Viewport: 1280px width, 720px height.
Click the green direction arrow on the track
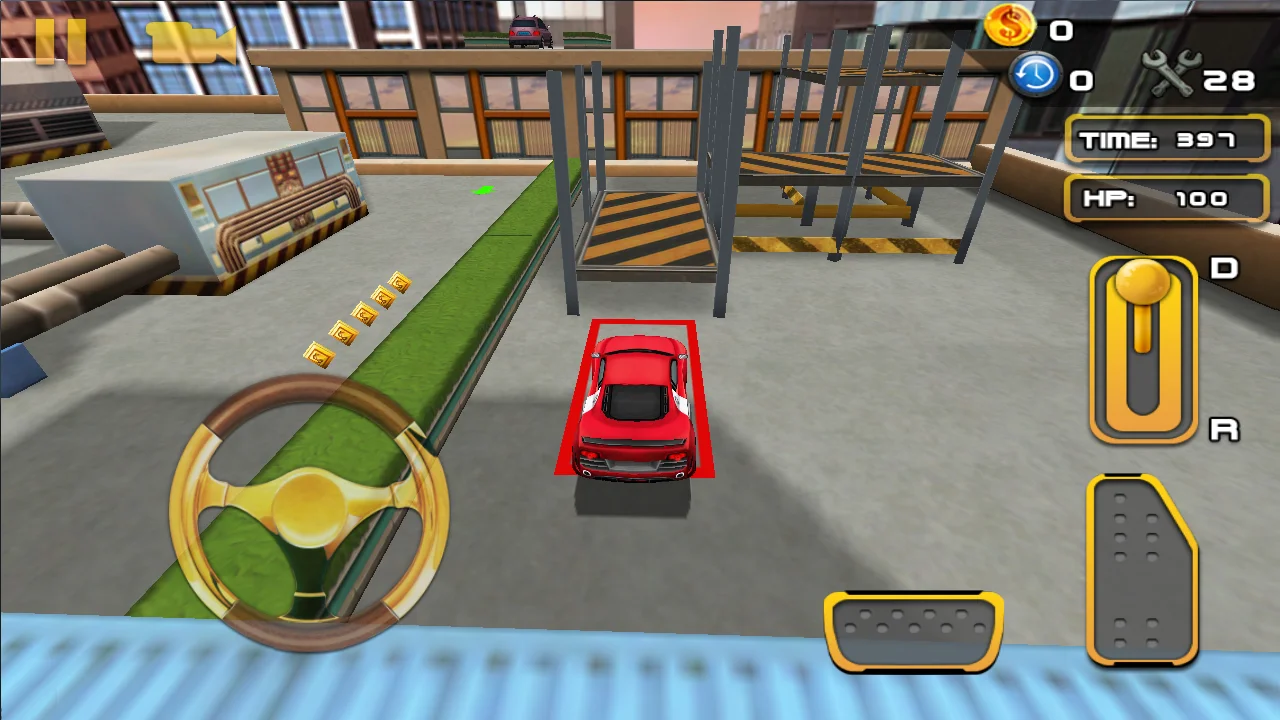484,188
